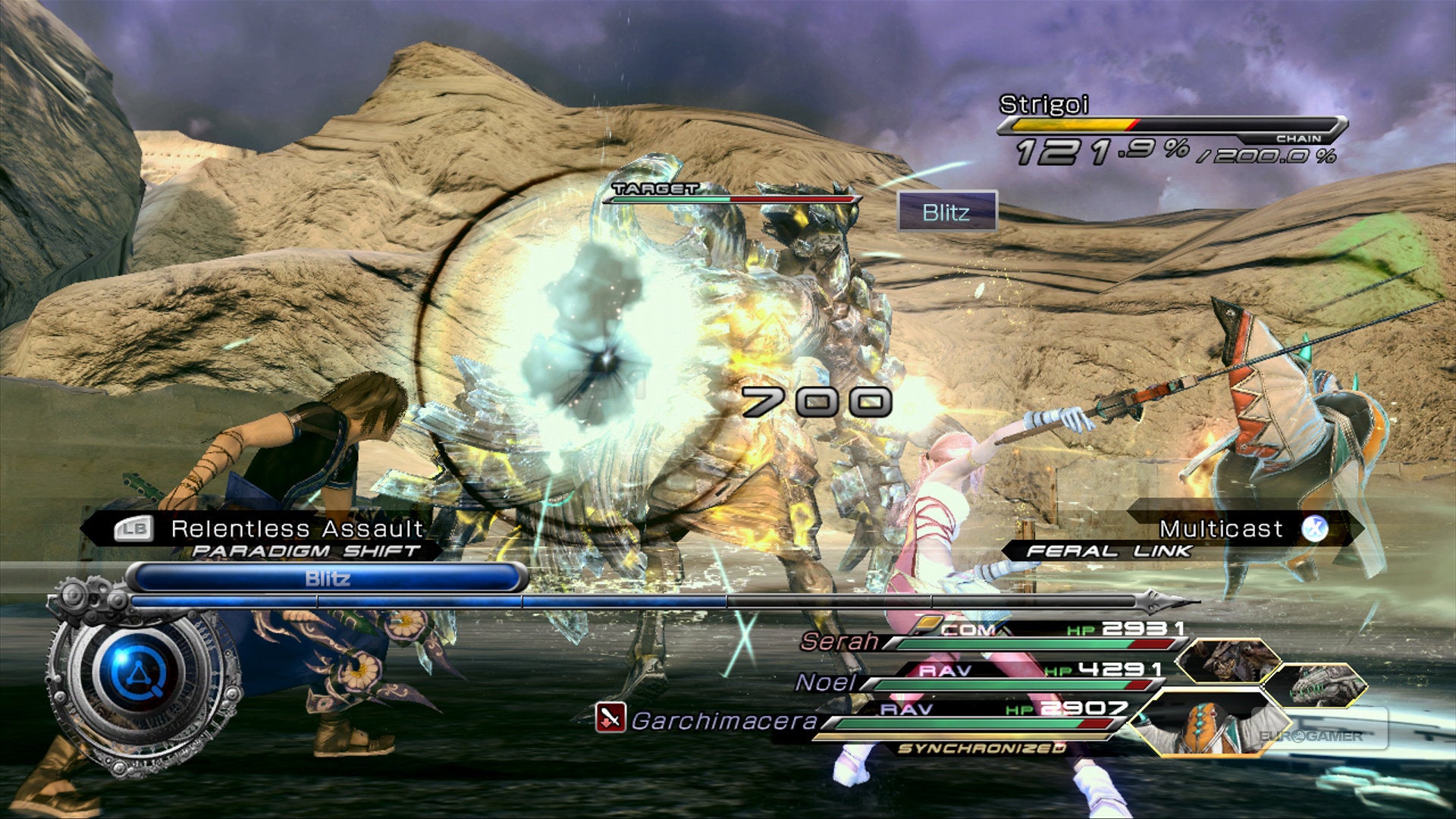Pick the green dragon monster portrait
Image resolution: width=1456 pixels, height=819 pixels.
coord(1320,685)
